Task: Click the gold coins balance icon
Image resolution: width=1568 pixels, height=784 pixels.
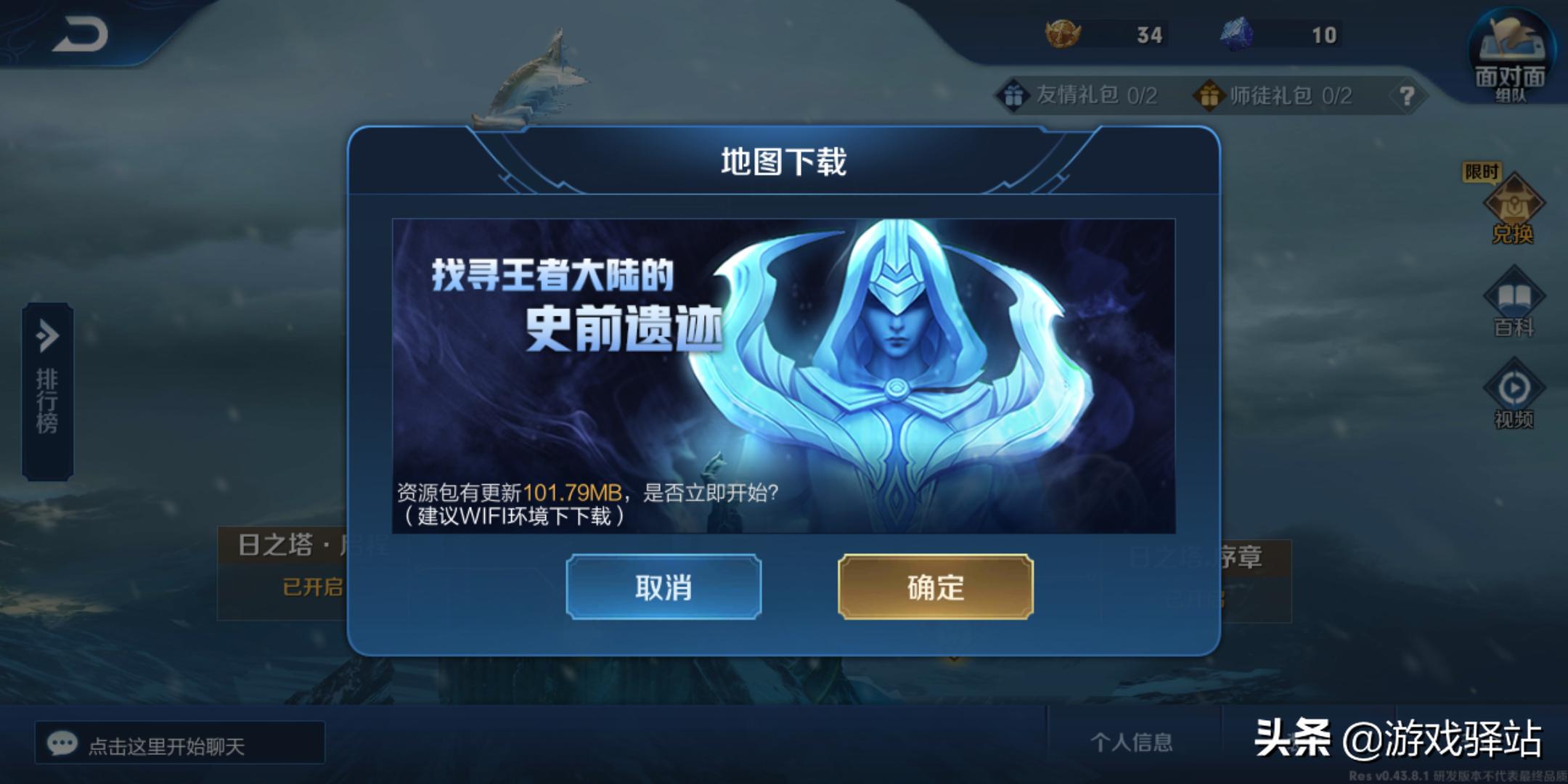Action: pyautogui.click(x=1061, y=34)
